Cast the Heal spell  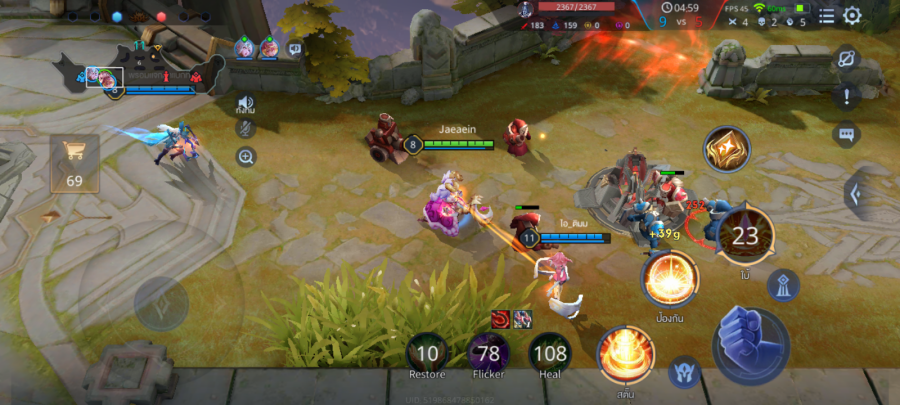[550, 353]
